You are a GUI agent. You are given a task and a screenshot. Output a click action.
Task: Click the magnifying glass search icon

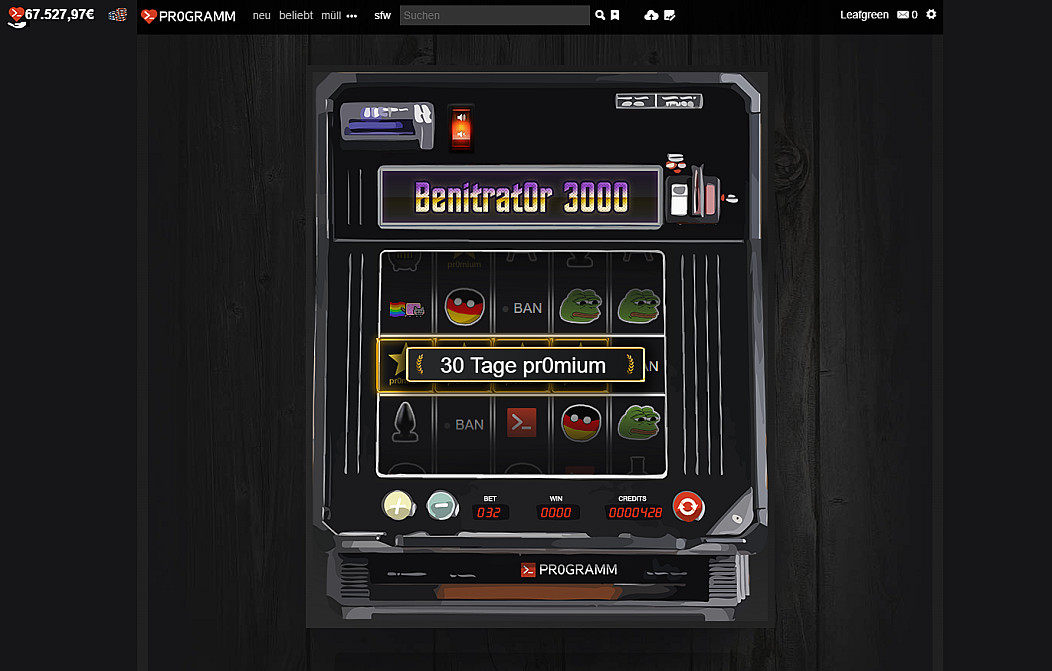(x=600, y=16)
